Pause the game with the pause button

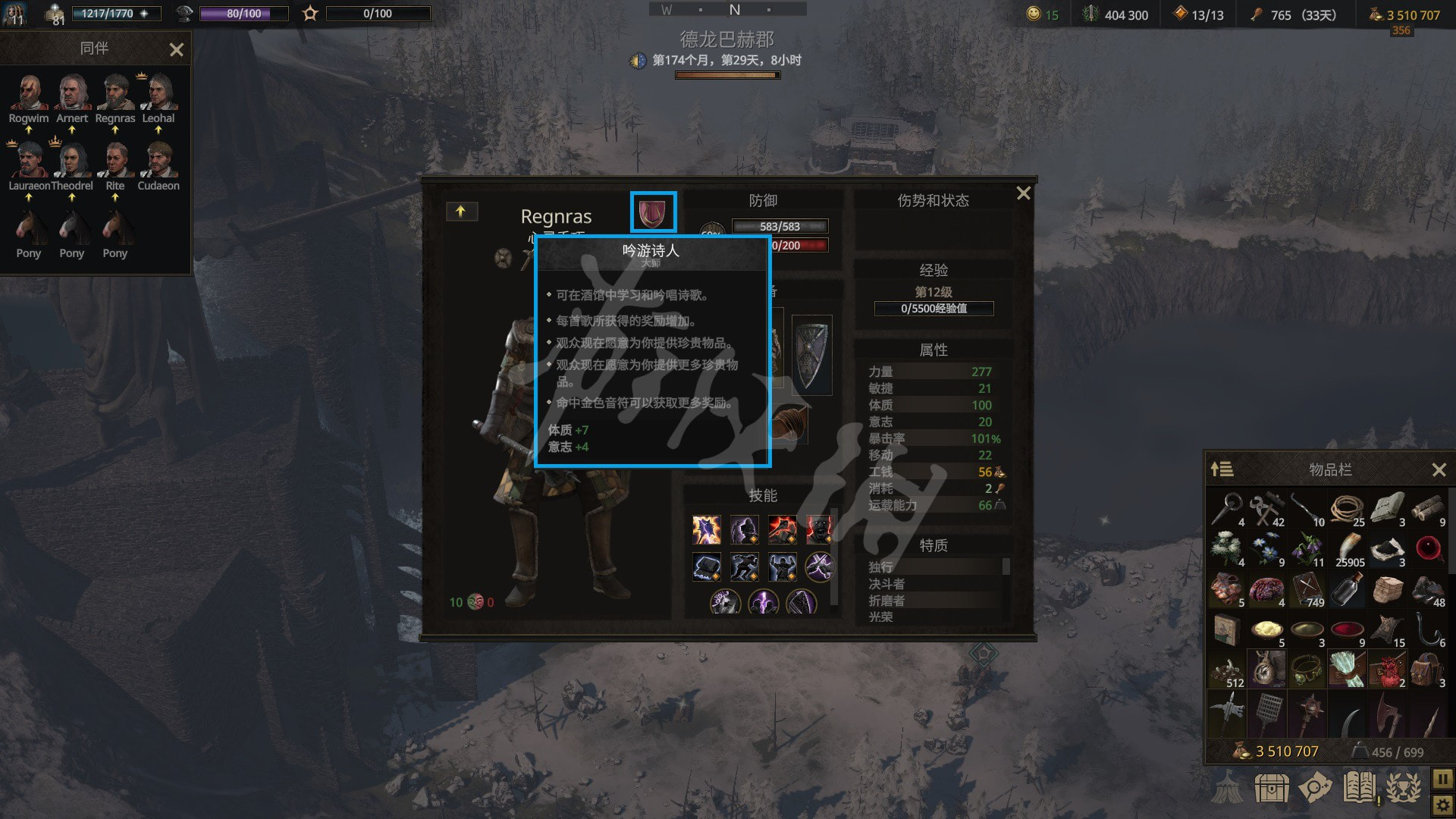click(1442, 779)
